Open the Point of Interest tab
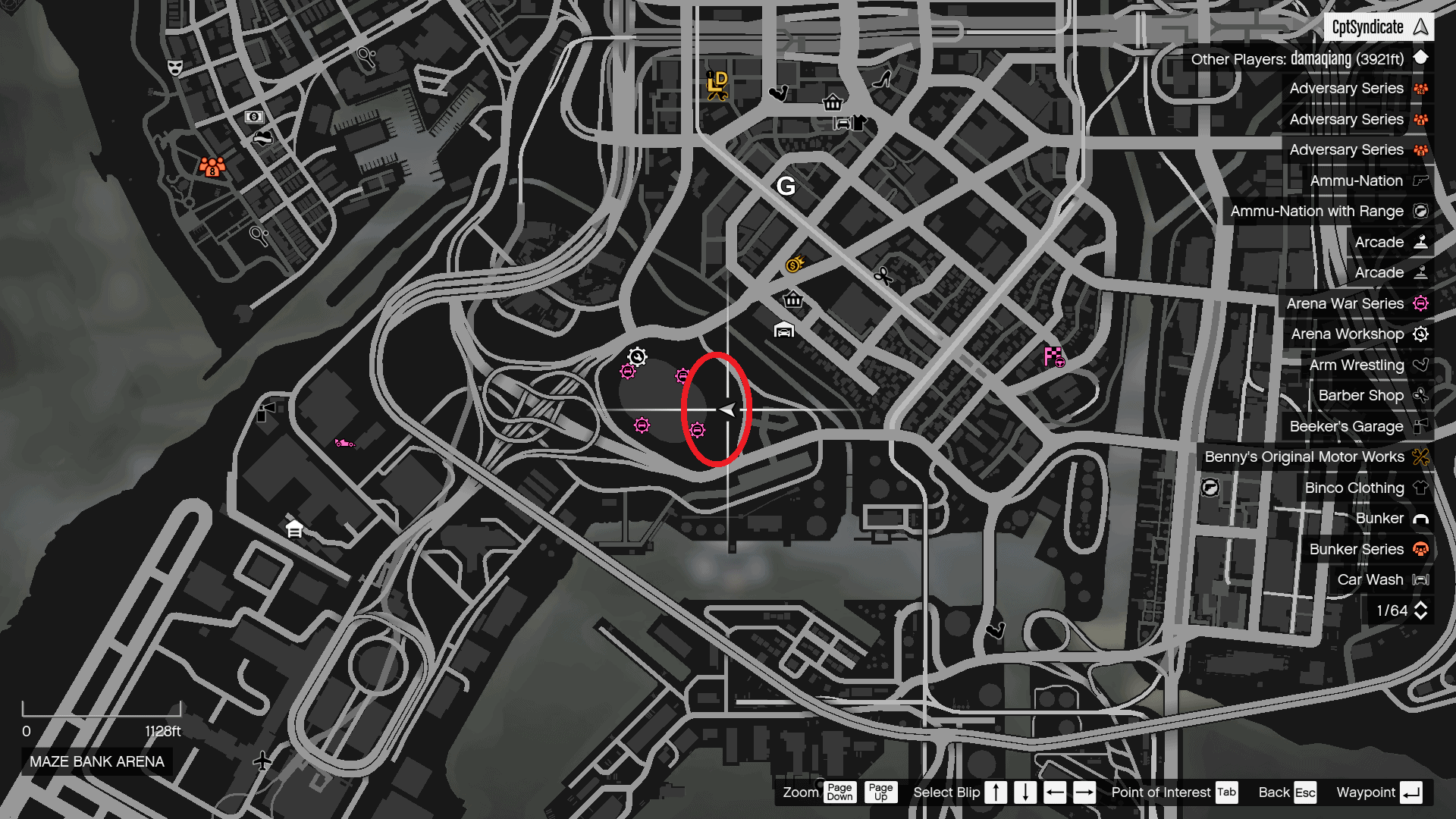This screenshot has height=819, width=1456. click(1226, 792)
